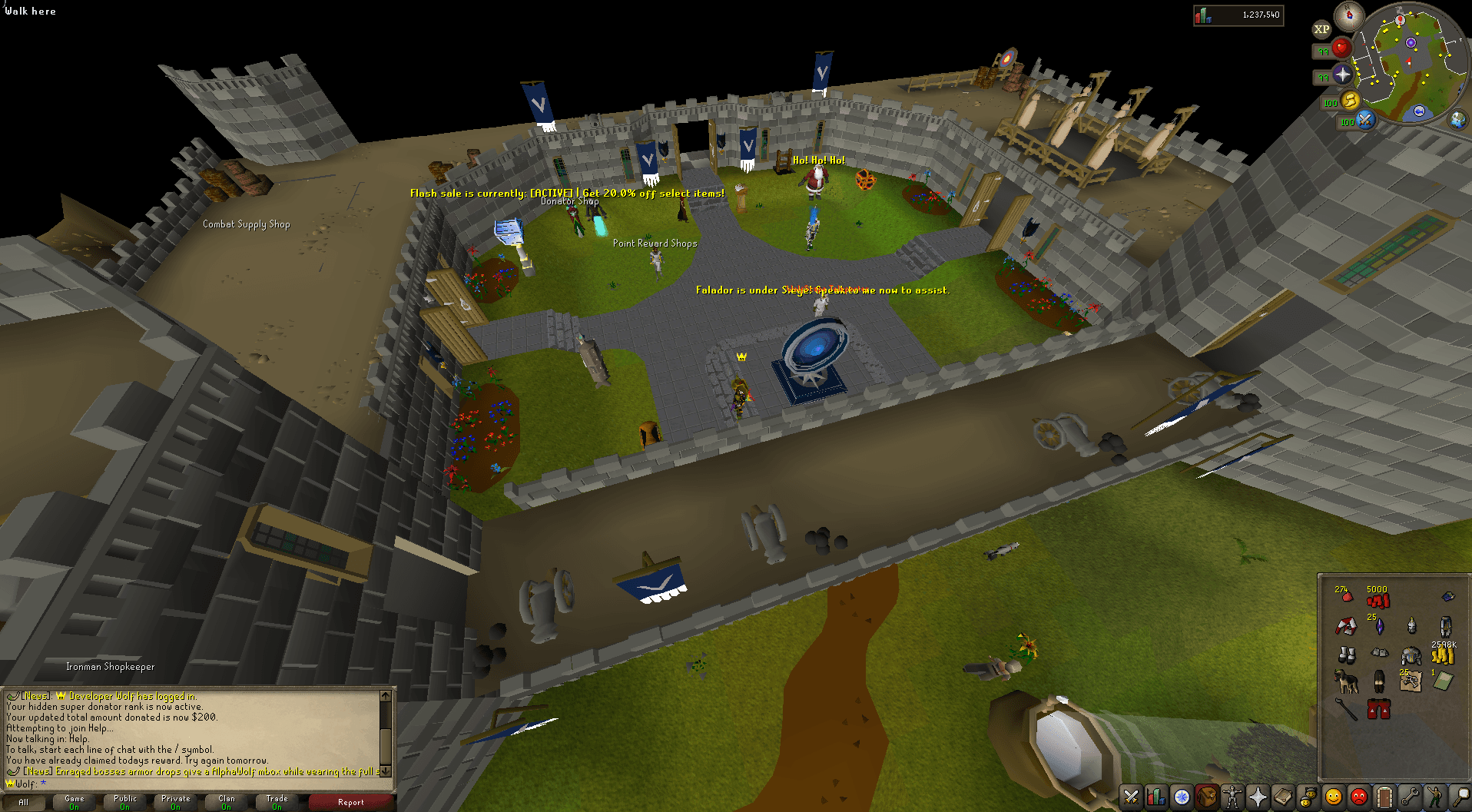The width and height of the screenshot is (1472, 812).
Task: Toggle Public chat off
Action: (124, 801)
